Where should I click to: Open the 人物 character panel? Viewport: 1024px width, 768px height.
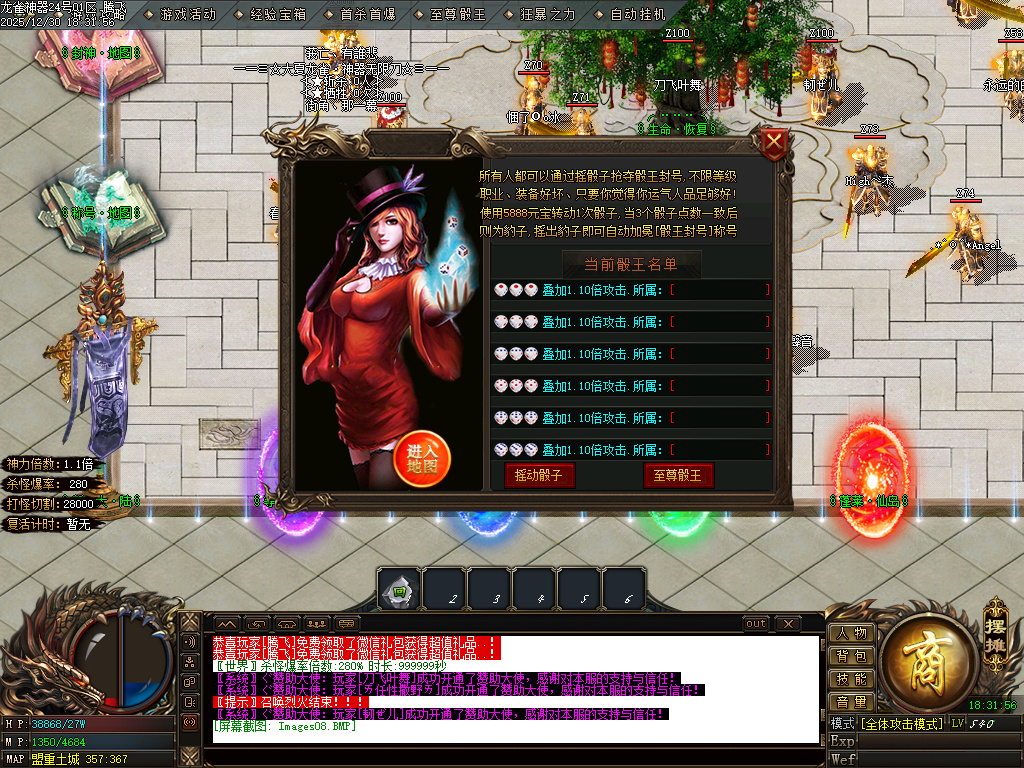[x=851, y=633]
